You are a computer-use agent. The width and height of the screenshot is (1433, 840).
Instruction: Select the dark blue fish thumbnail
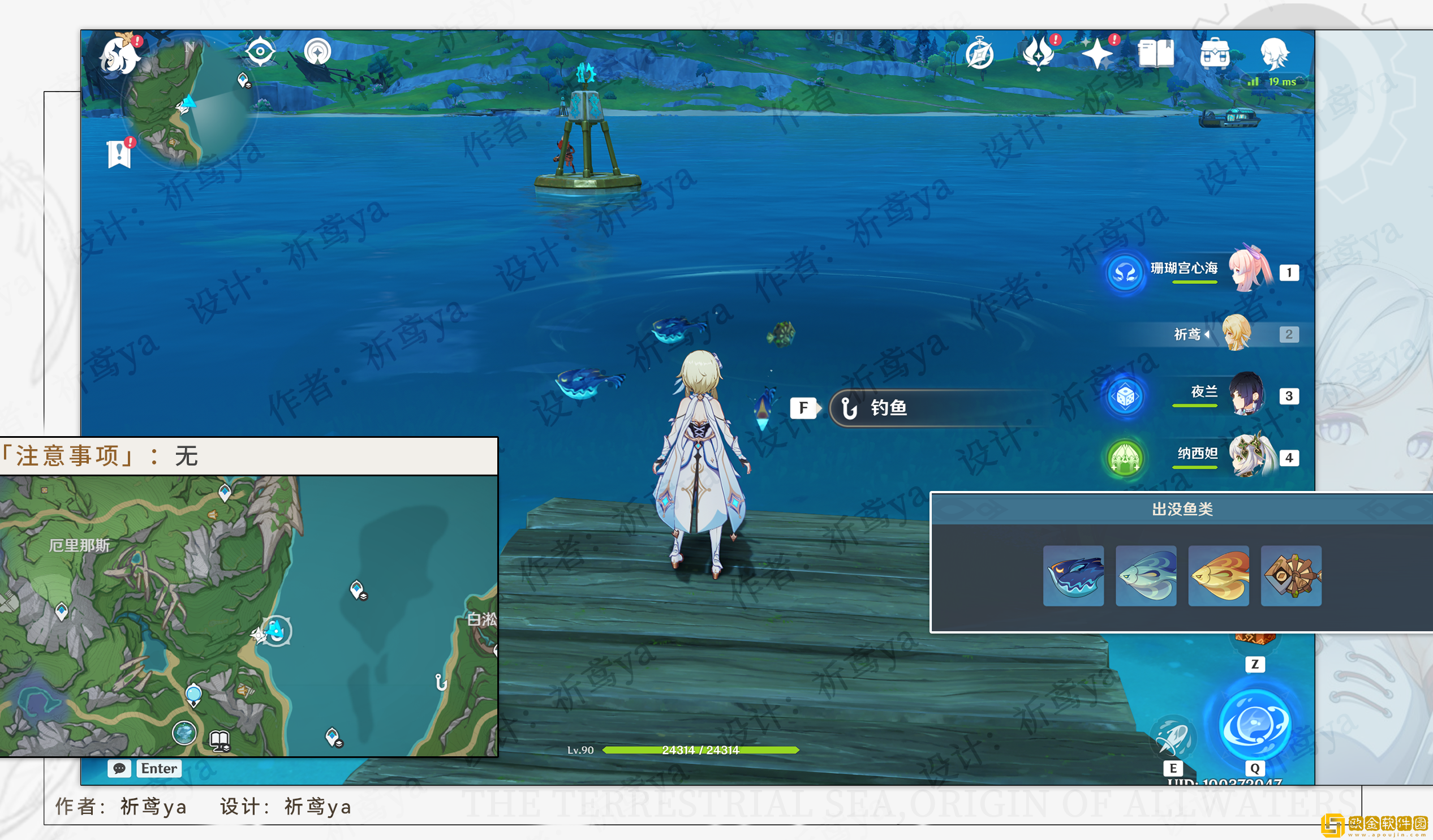1073,575
